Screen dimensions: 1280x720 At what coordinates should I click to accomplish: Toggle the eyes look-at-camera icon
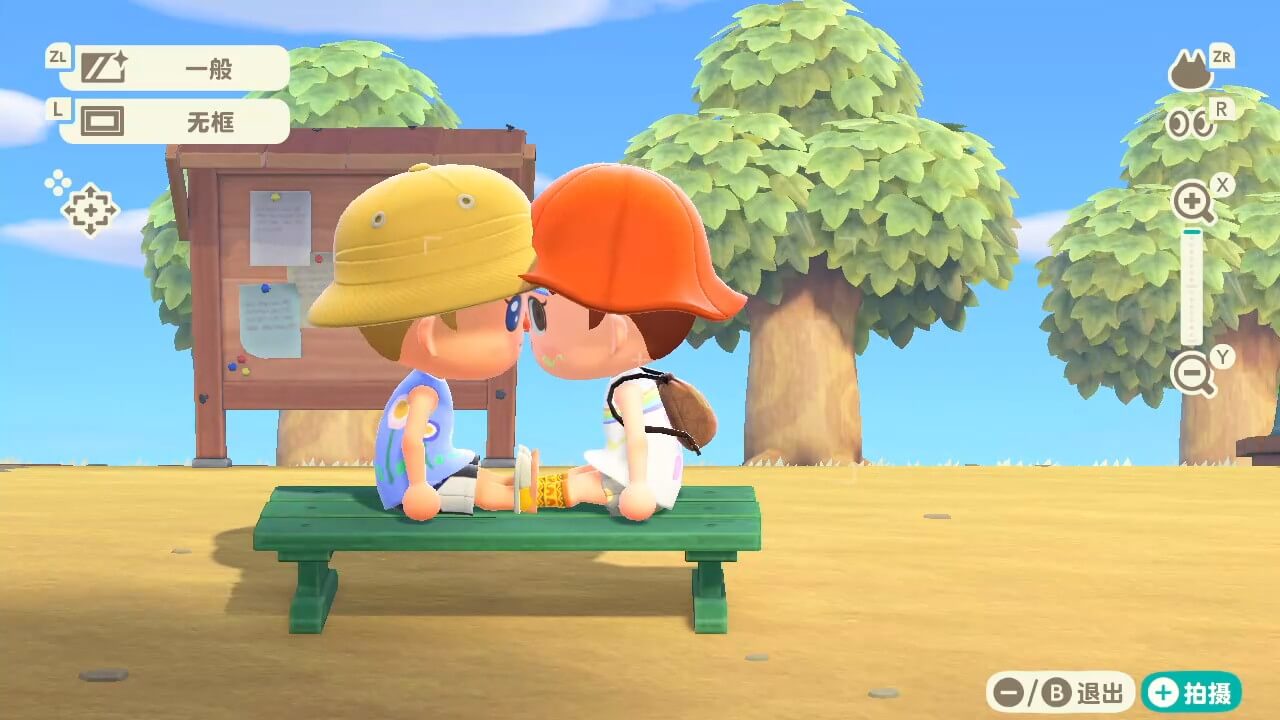click(x=1190, y=124)
